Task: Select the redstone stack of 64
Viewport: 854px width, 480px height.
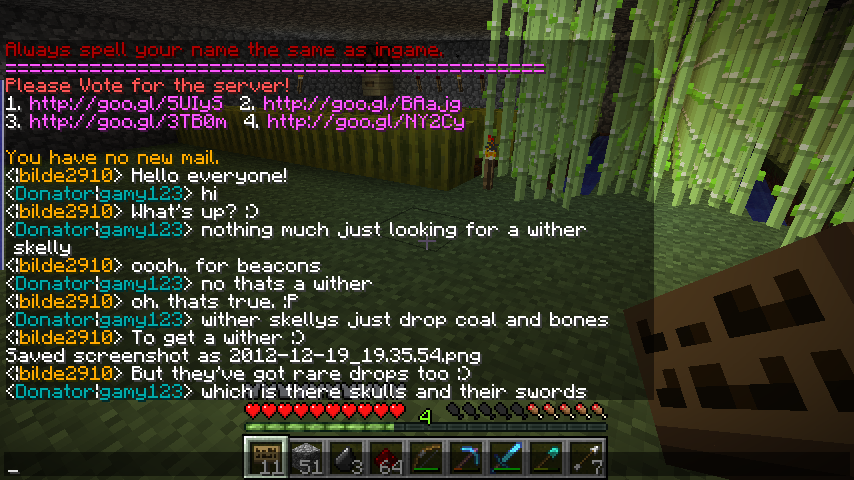Action: [387, 458]
